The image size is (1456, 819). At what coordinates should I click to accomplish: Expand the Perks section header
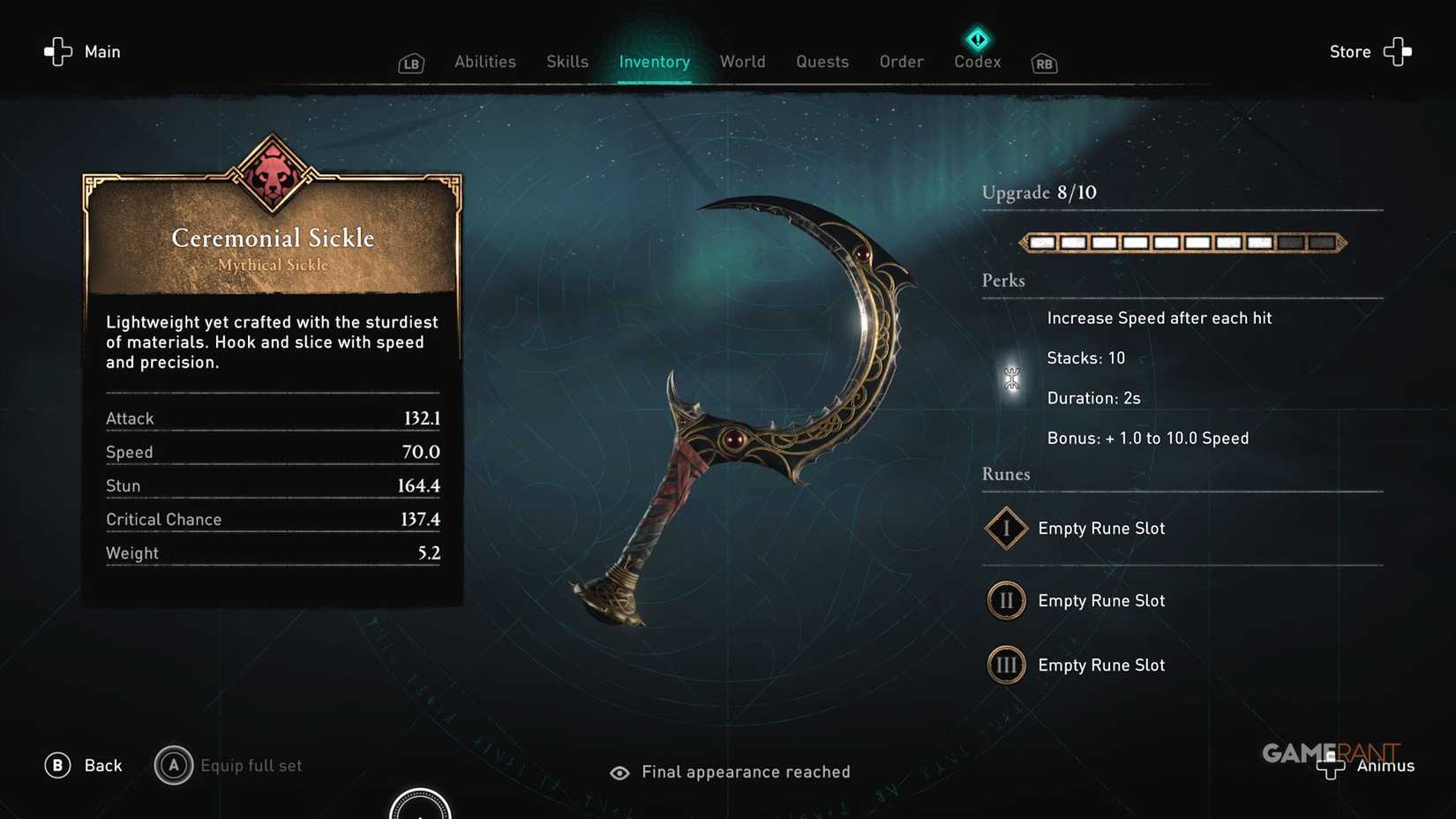[x=1003, y=280]
